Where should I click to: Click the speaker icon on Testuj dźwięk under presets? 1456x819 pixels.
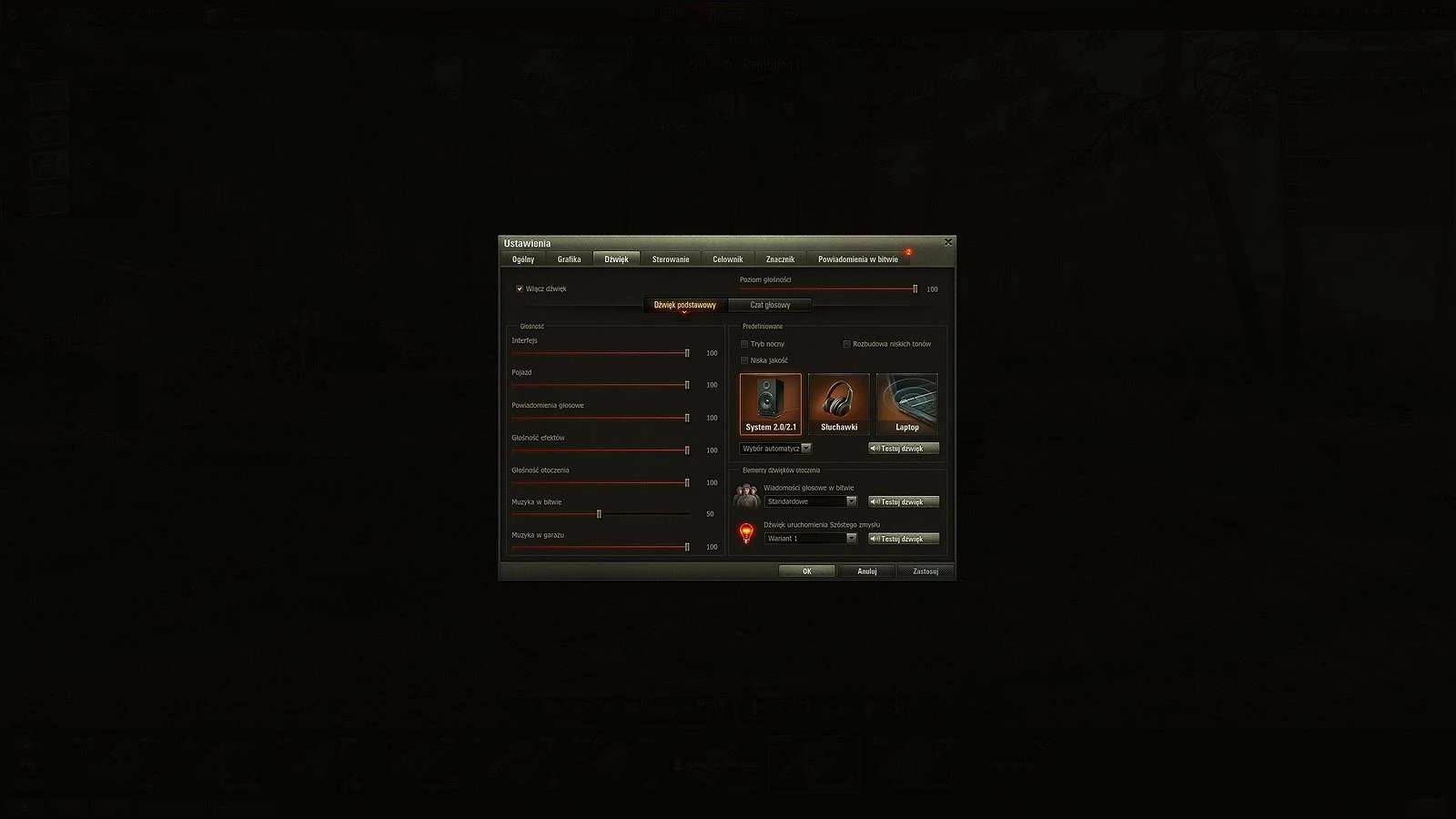[x=876, y=449]
